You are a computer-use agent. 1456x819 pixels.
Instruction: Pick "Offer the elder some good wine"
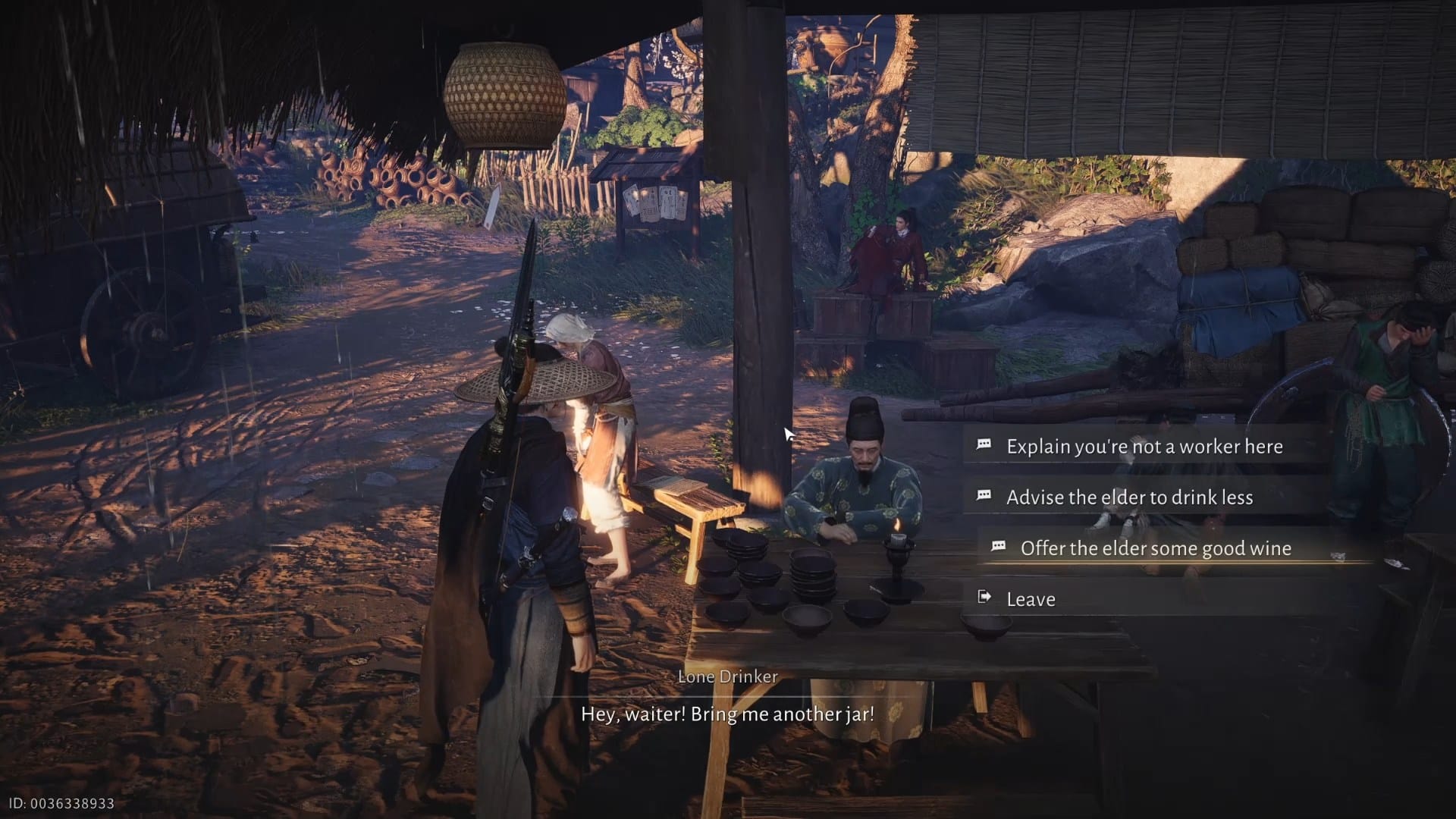click(x=1155, y=548)
